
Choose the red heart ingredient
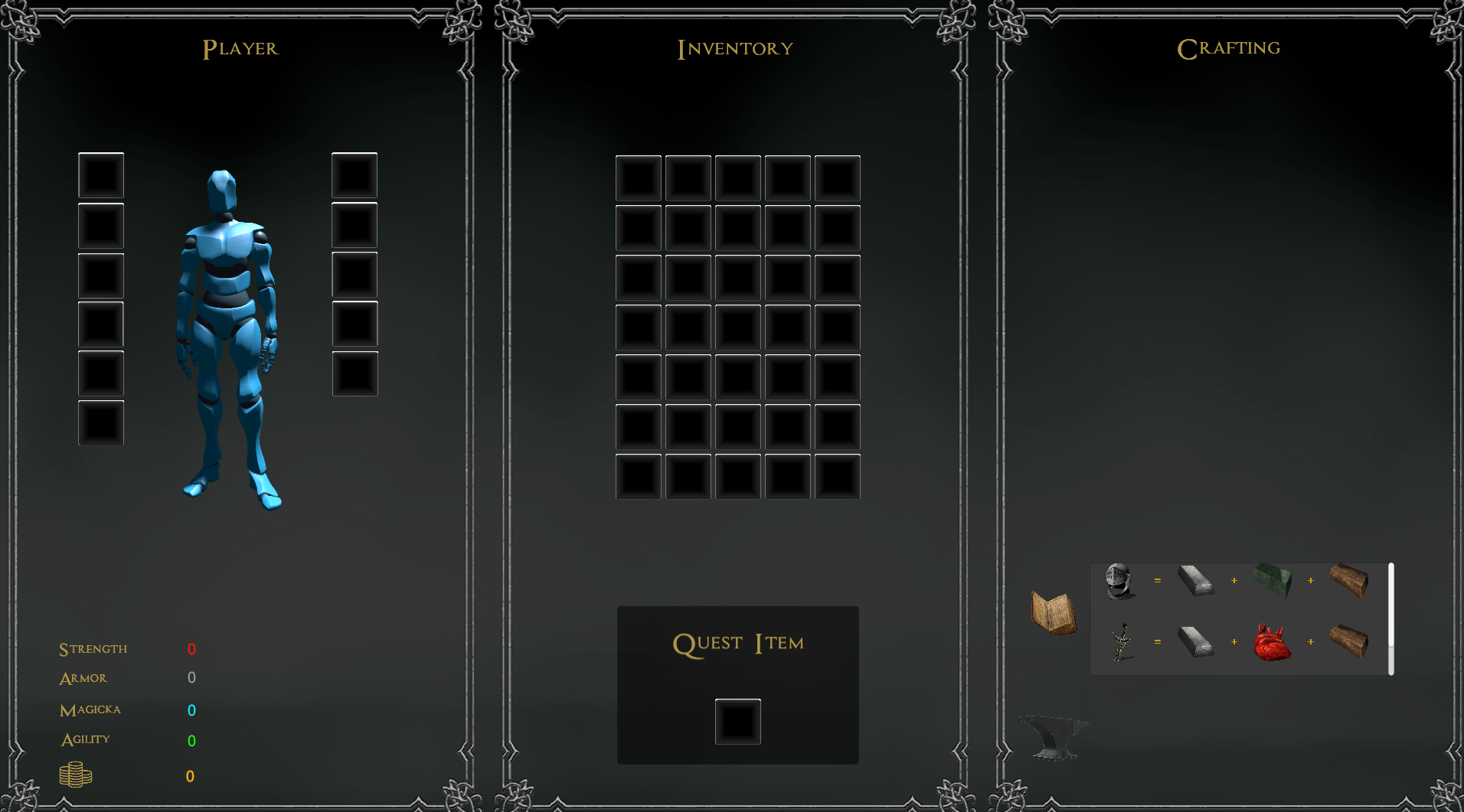click(x=1272, y=642)
